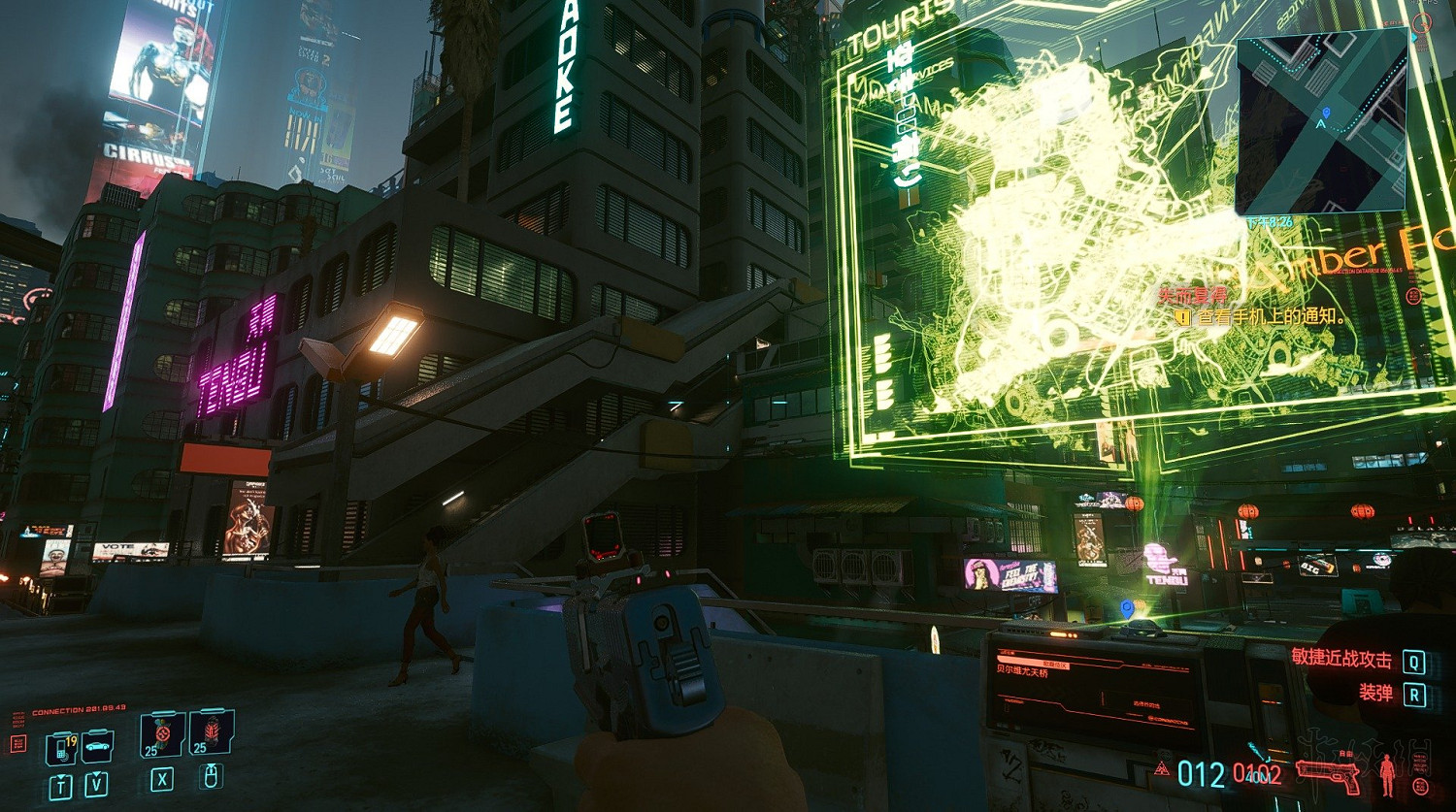The height and width of the screenshot is (812, 1456).
Task: Use the consumable slot above the X key
Action: pos(162,734)
